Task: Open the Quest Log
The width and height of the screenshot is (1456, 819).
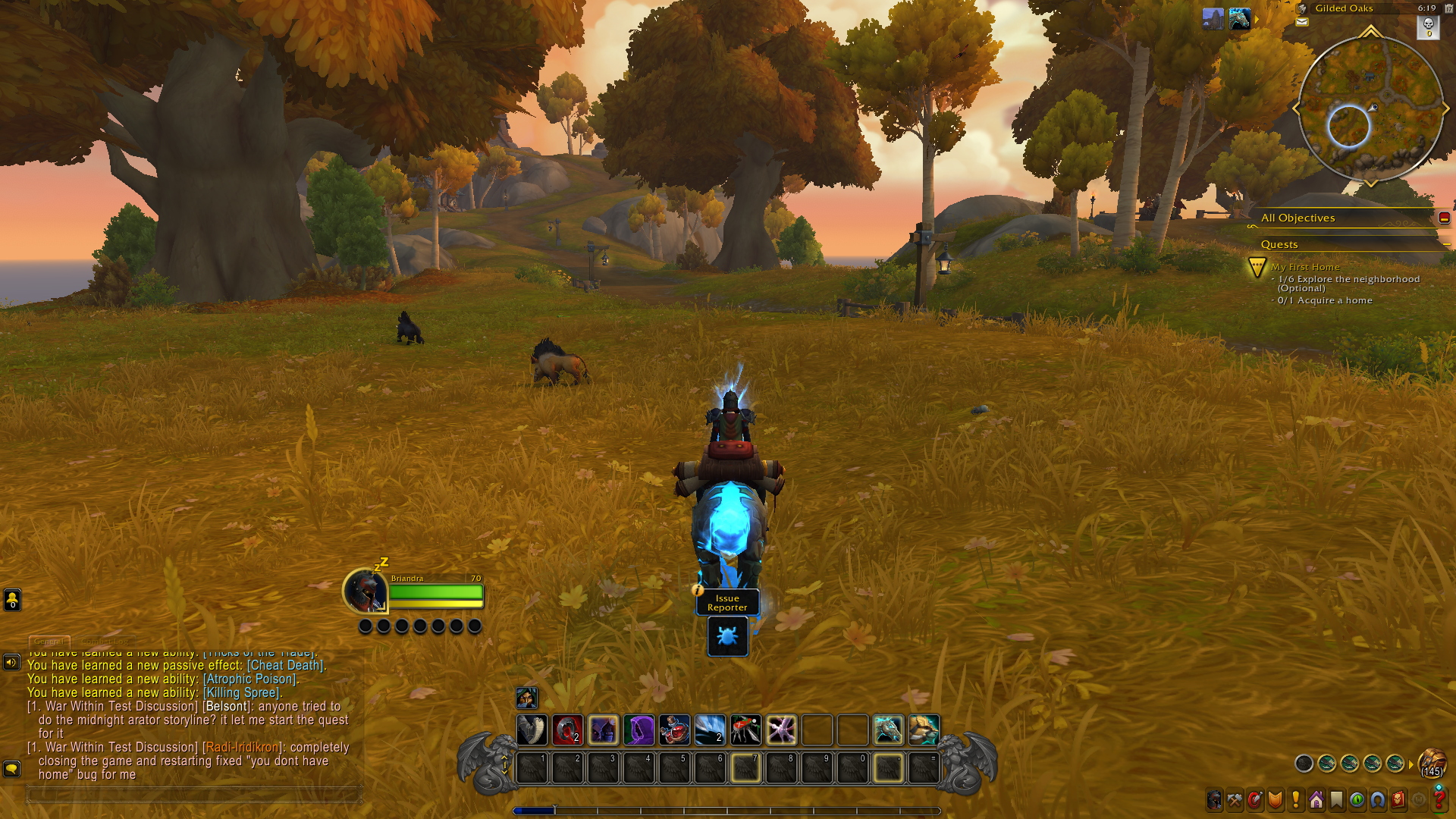Action: point(1294,800)
